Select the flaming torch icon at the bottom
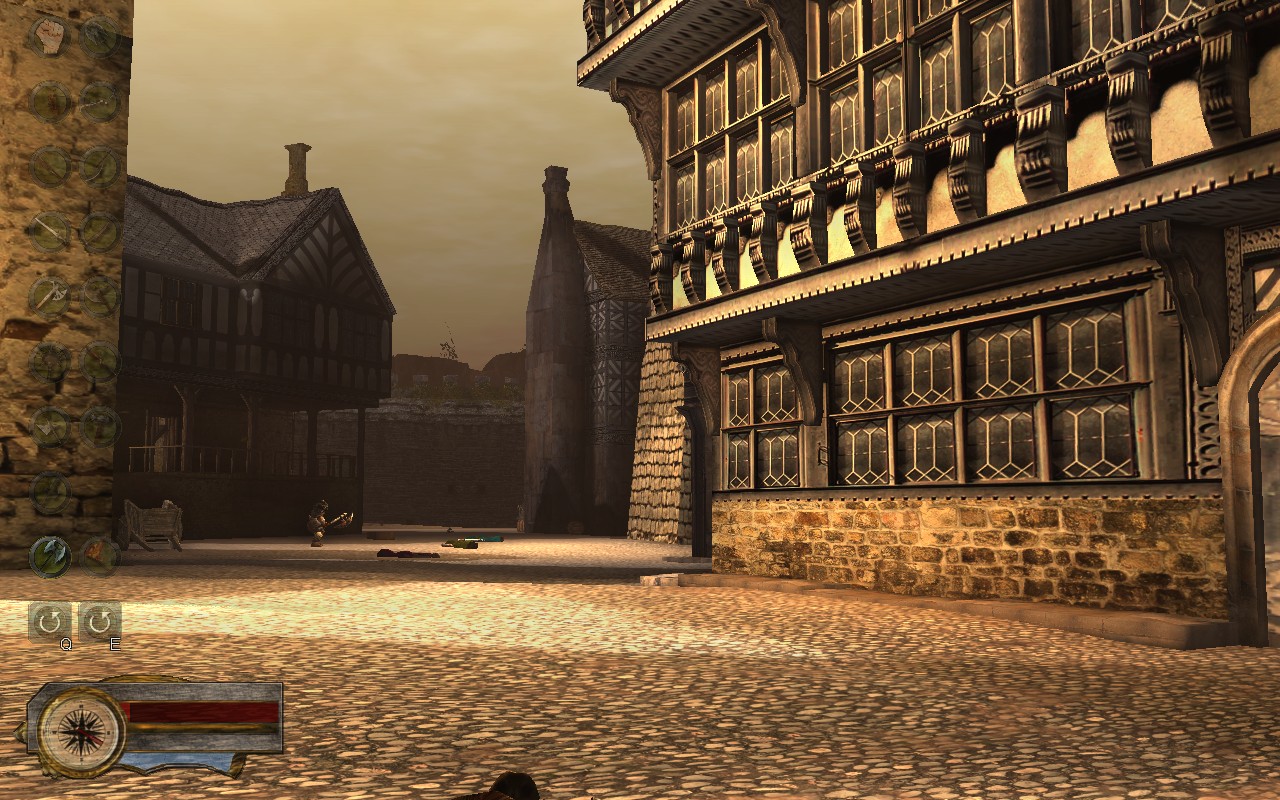This screenshot has width=1280, height=800. (x=98, y=554)
